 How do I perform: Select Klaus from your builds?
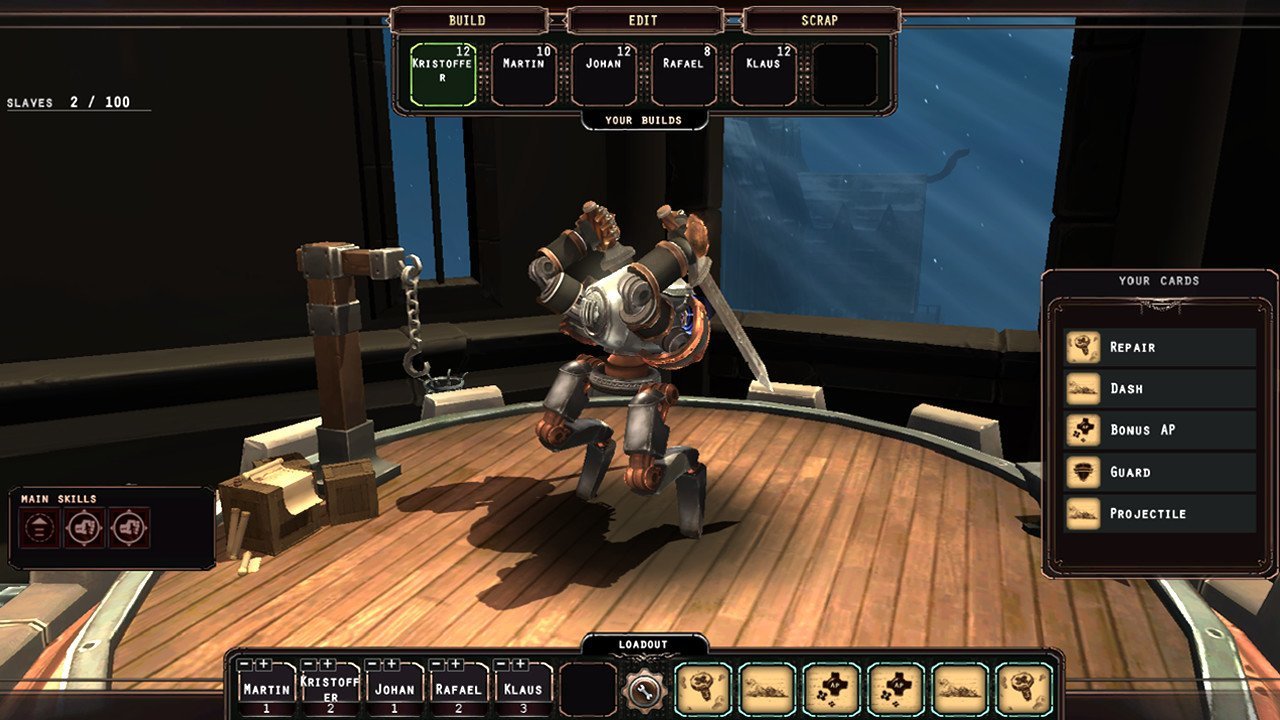click(x=764, y=75)
